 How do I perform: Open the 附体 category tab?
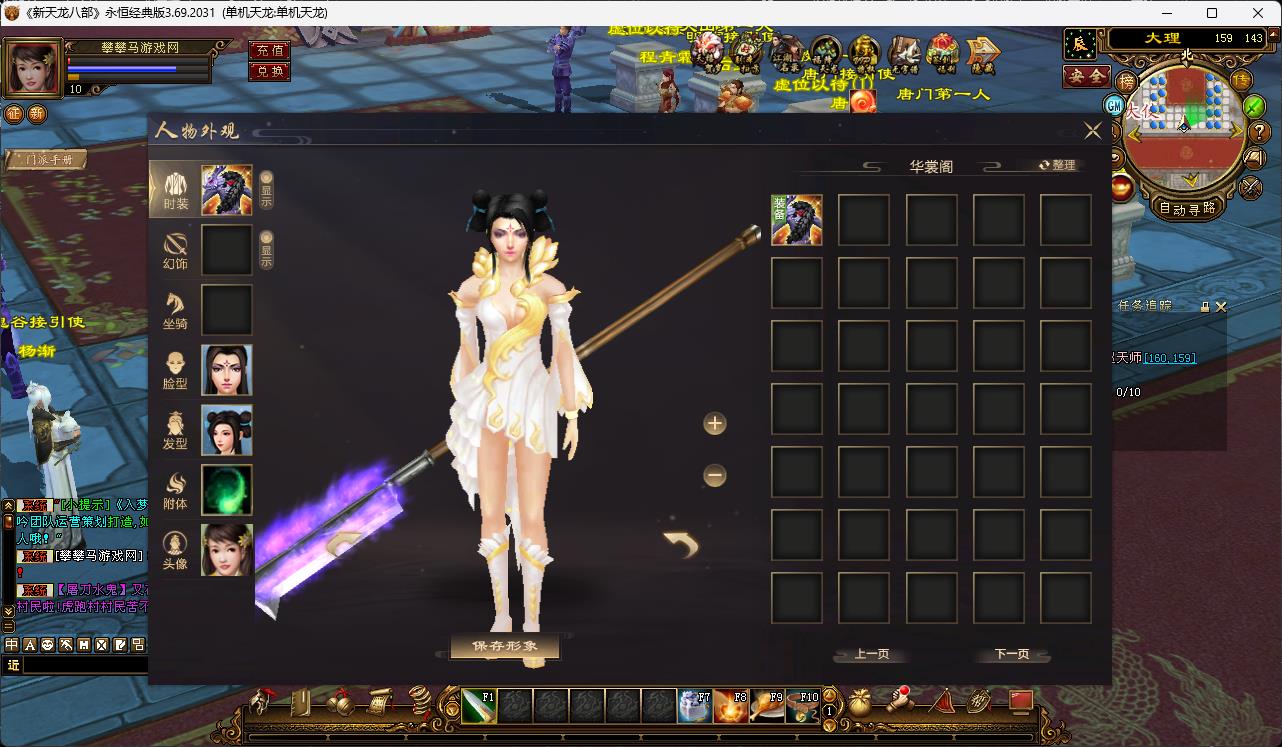click(x=175, y=490)
